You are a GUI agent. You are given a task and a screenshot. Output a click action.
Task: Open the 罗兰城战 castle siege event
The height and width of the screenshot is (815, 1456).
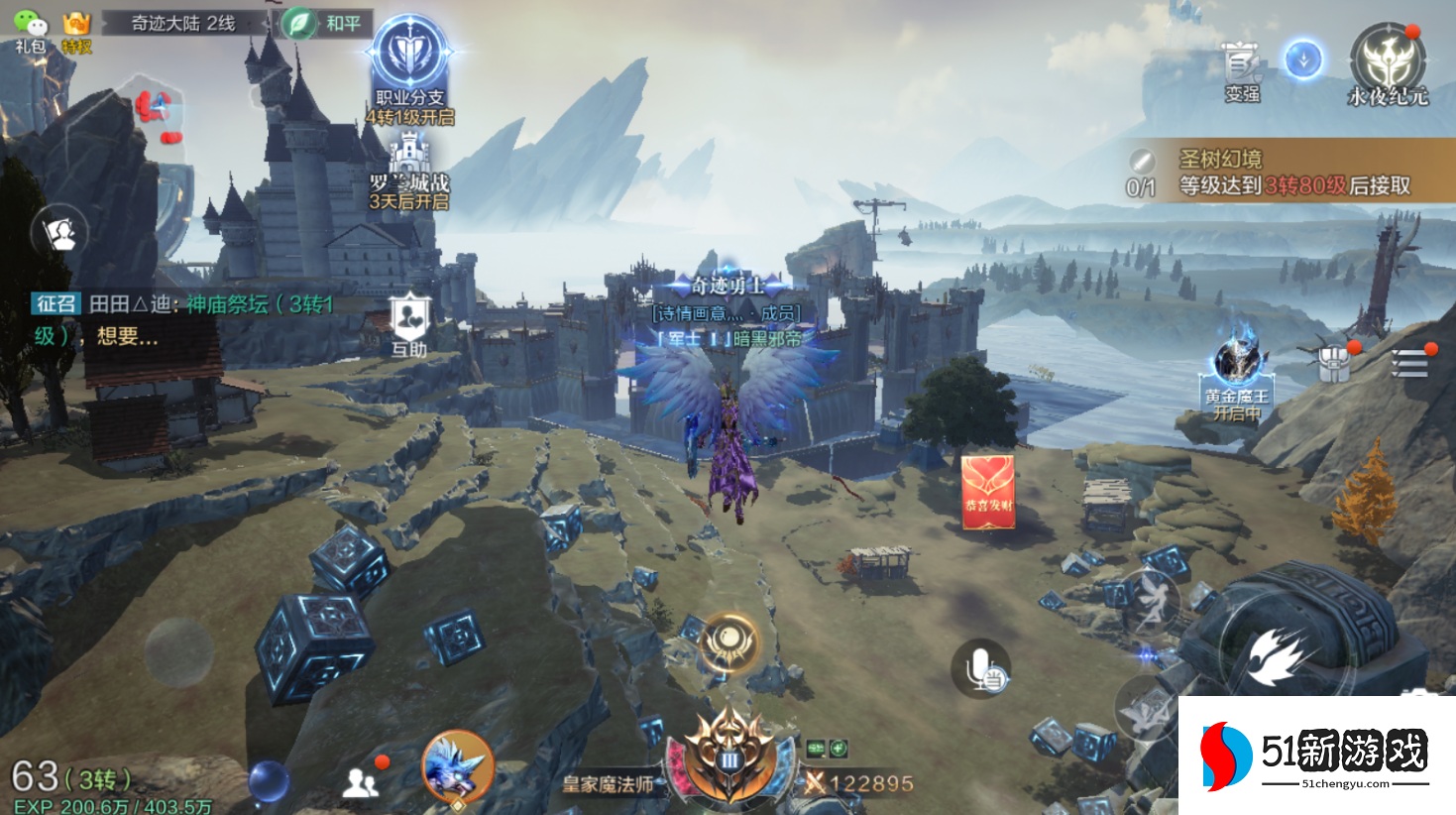(409, 175)
